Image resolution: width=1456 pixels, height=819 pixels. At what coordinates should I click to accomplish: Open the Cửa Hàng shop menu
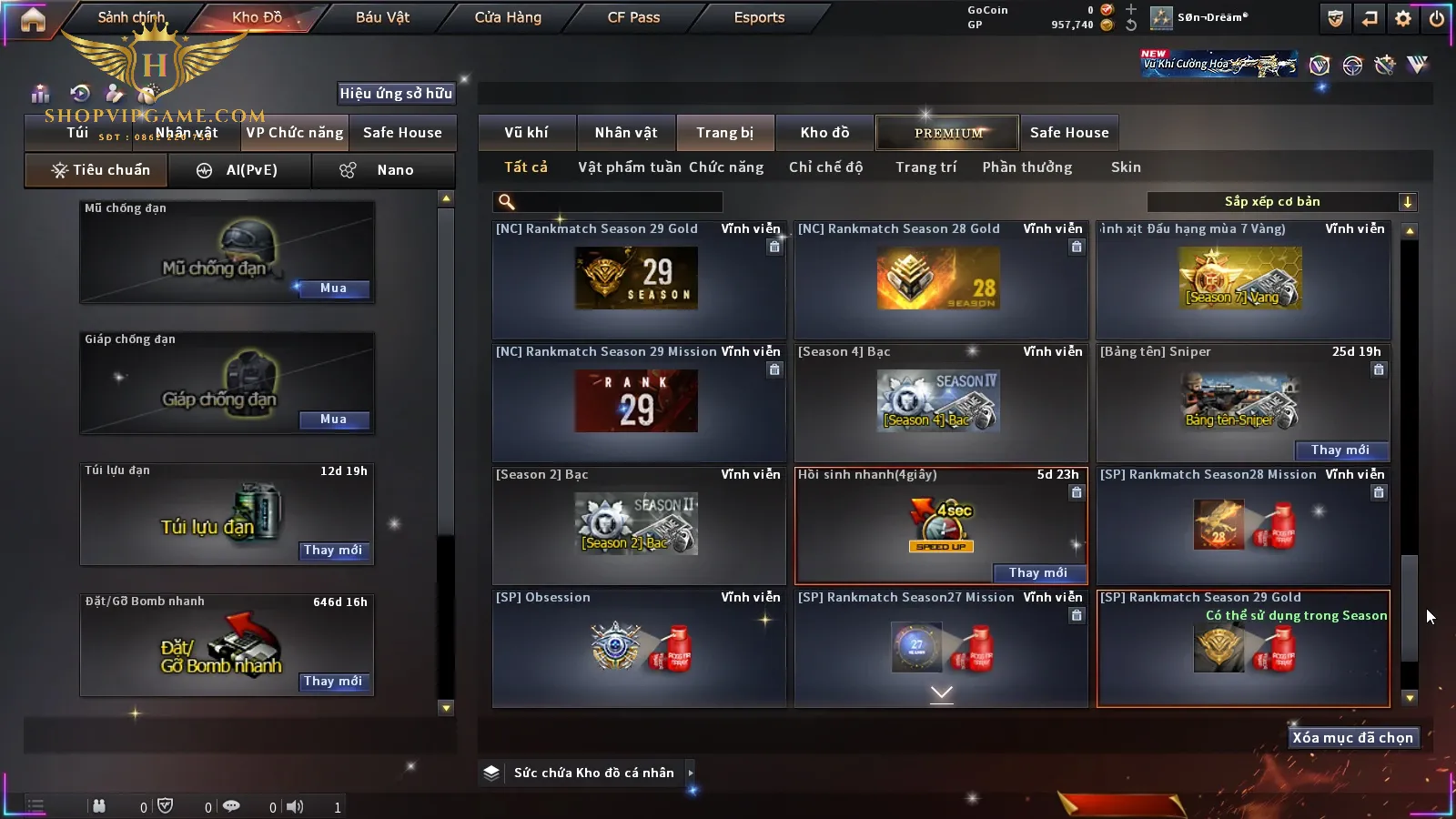508,17
